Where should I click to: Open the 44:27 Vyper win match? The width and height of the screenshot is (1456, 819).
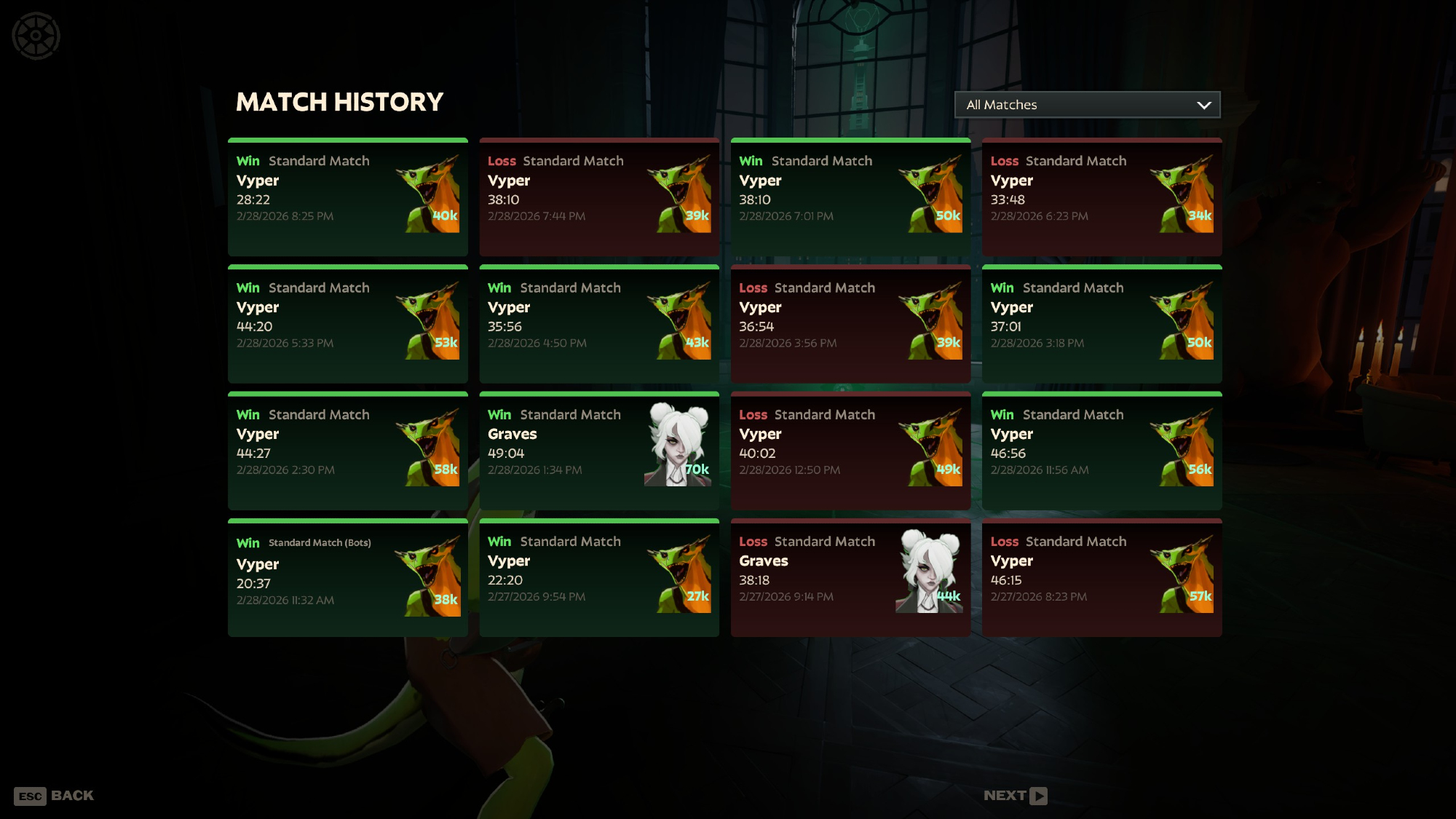(347, 451)
